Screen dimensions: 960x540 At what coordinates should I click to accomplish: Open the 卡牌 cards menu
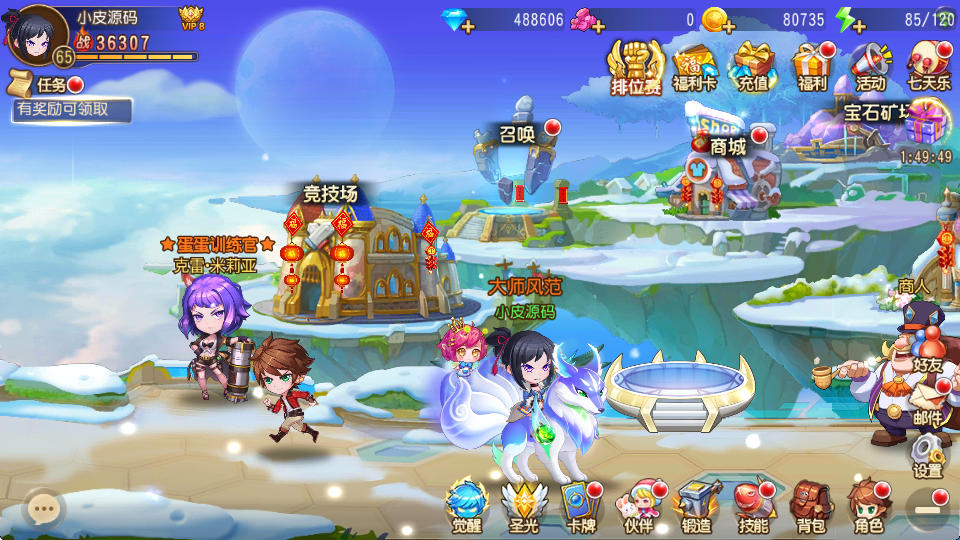pyautogui.click(x=580, y=506)
